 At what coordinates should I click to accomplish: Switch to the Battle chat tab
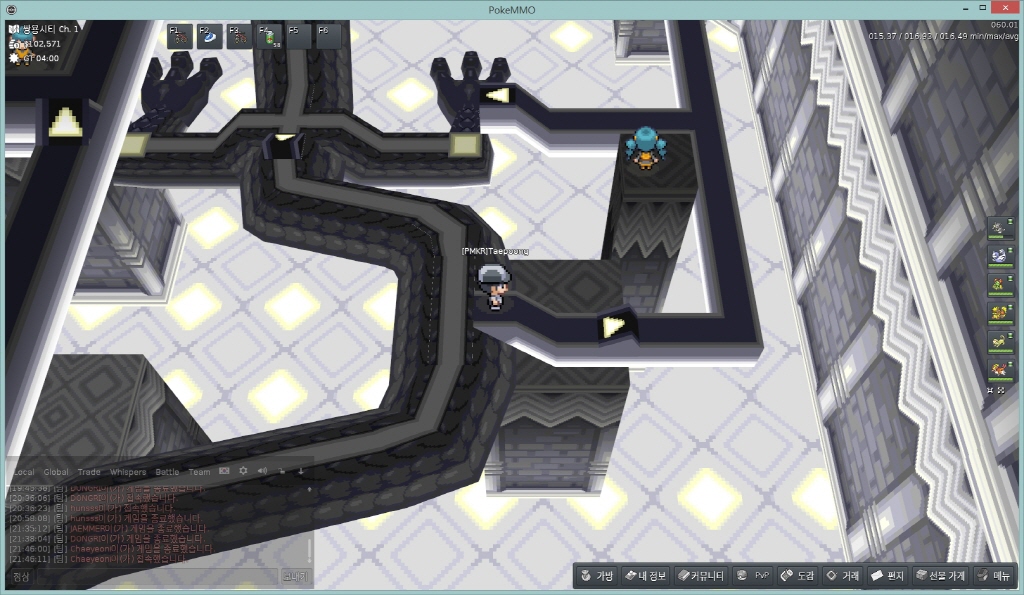click(167, 472)
